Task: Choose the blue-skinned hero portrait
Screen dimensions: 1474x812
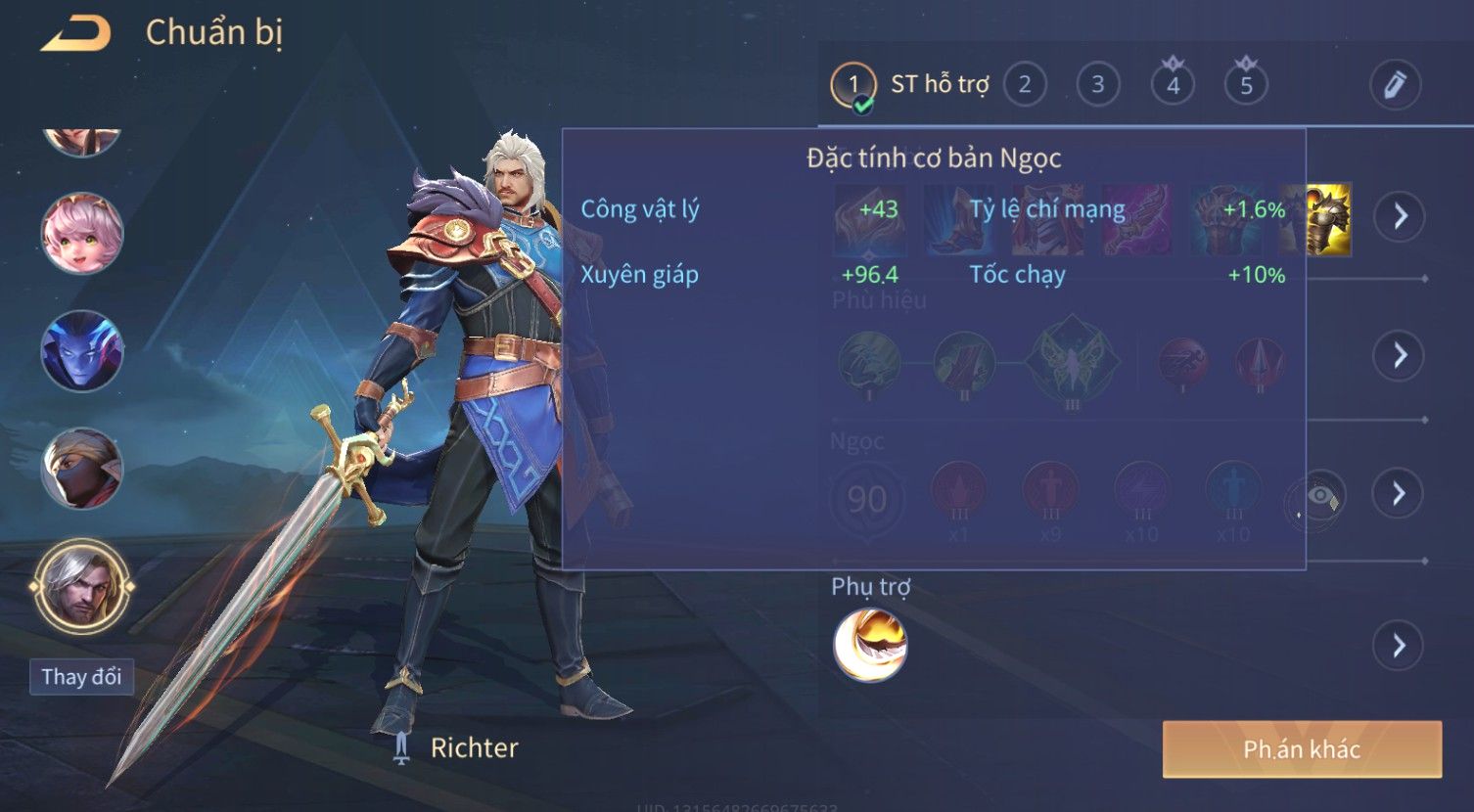Action: tap(82, 350)
